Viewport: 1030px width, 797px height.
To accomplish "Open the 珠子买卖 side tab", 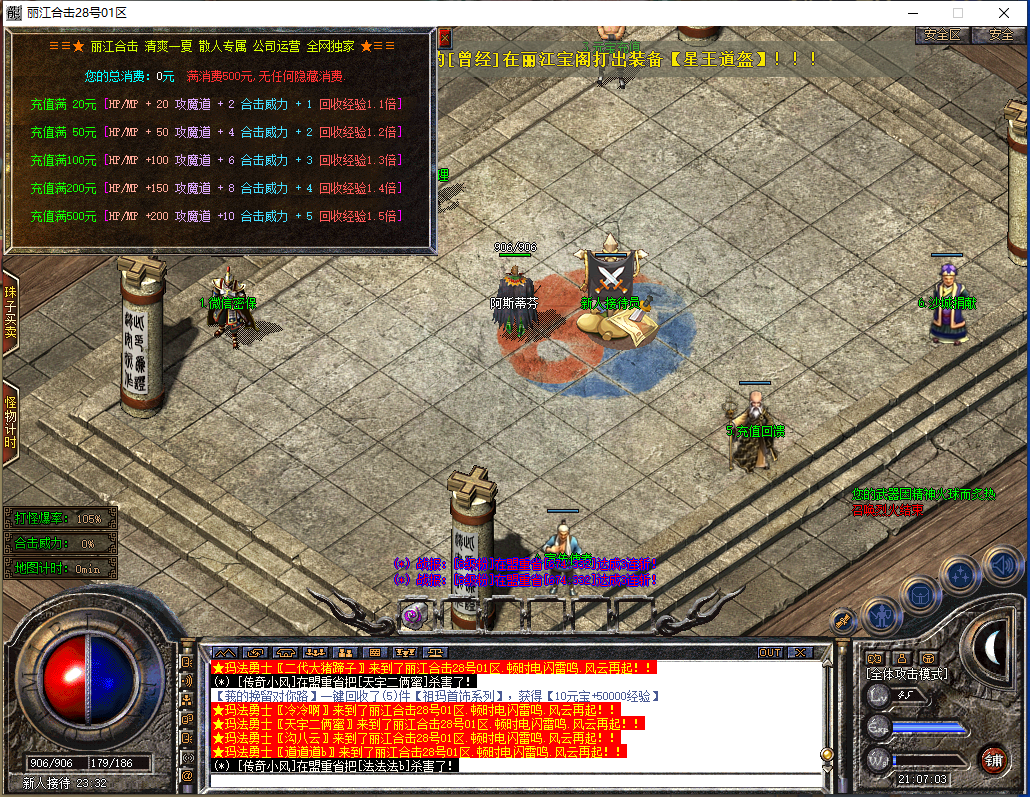I will (10, 310).
